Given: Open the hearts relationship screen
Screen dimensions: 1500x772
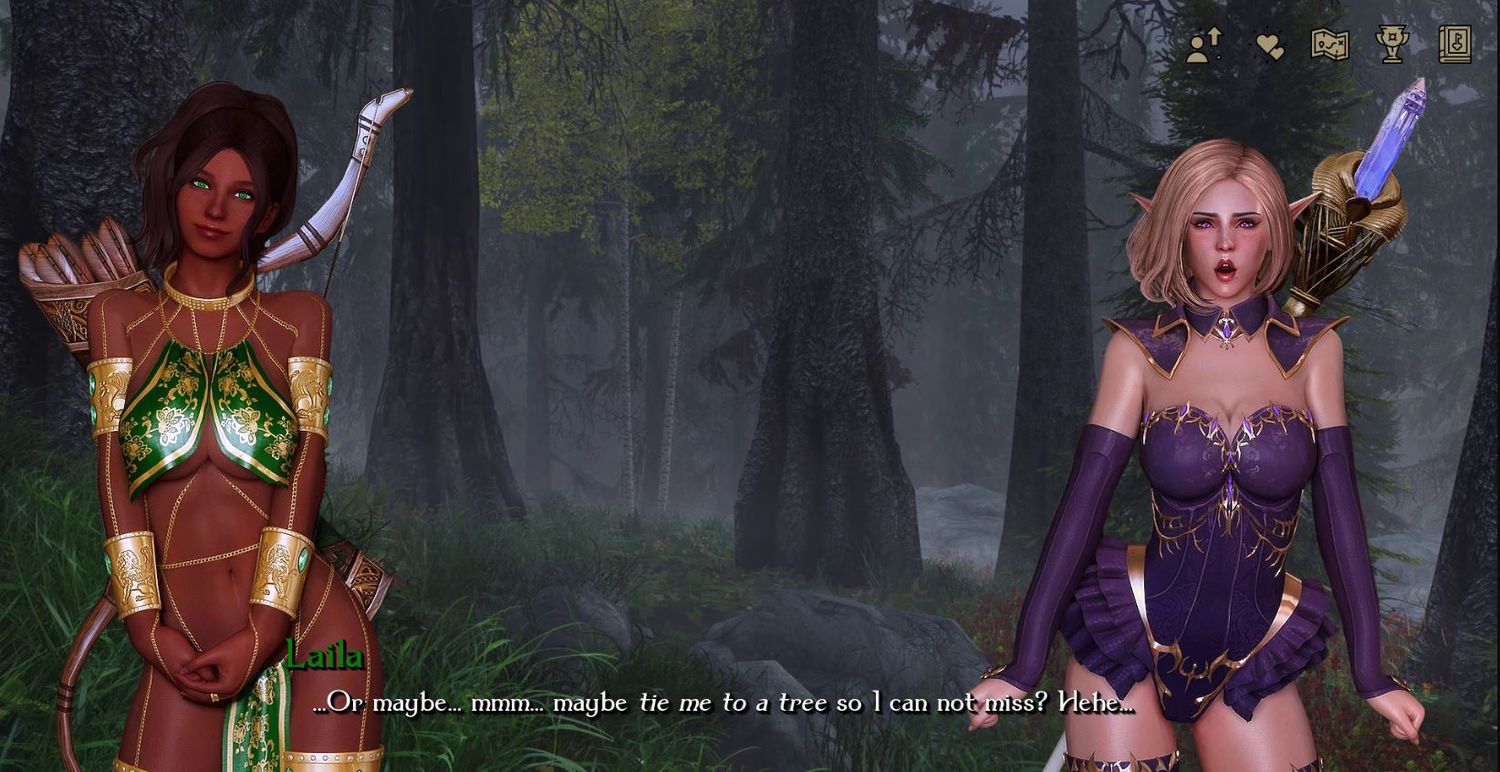Looking at the screenshot, I should [1269, 45].
